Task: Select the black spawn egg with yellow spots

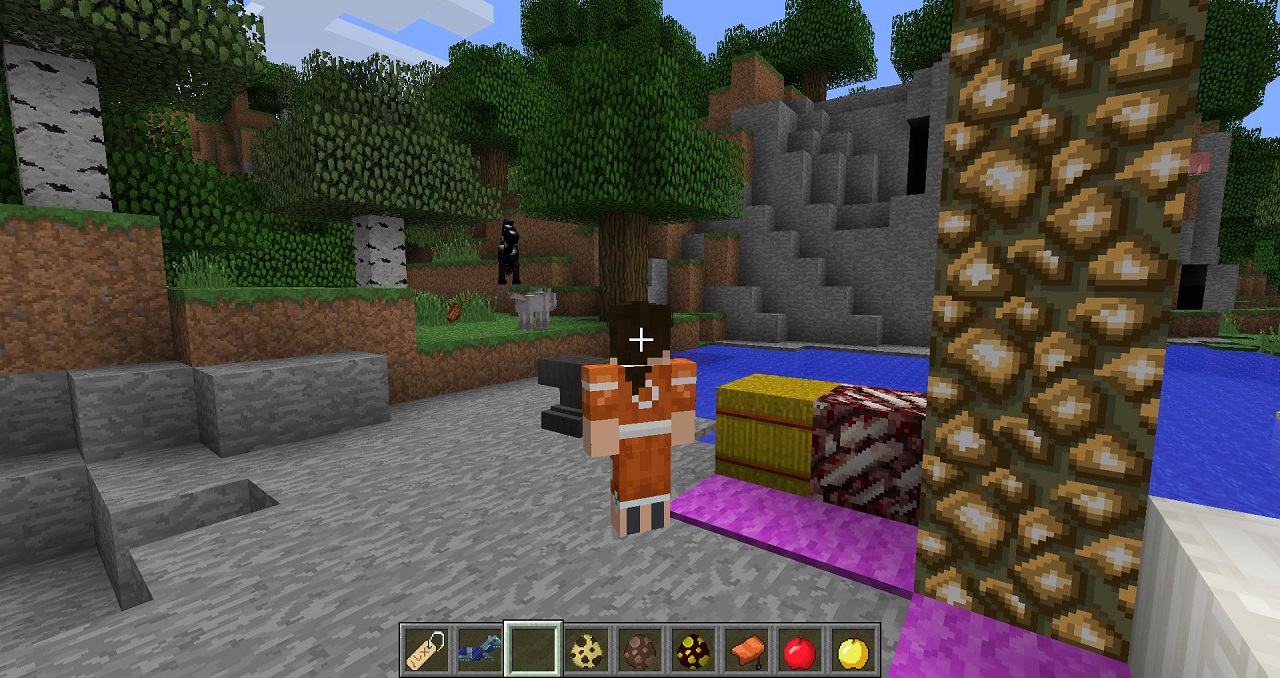Action: (691, 651)
